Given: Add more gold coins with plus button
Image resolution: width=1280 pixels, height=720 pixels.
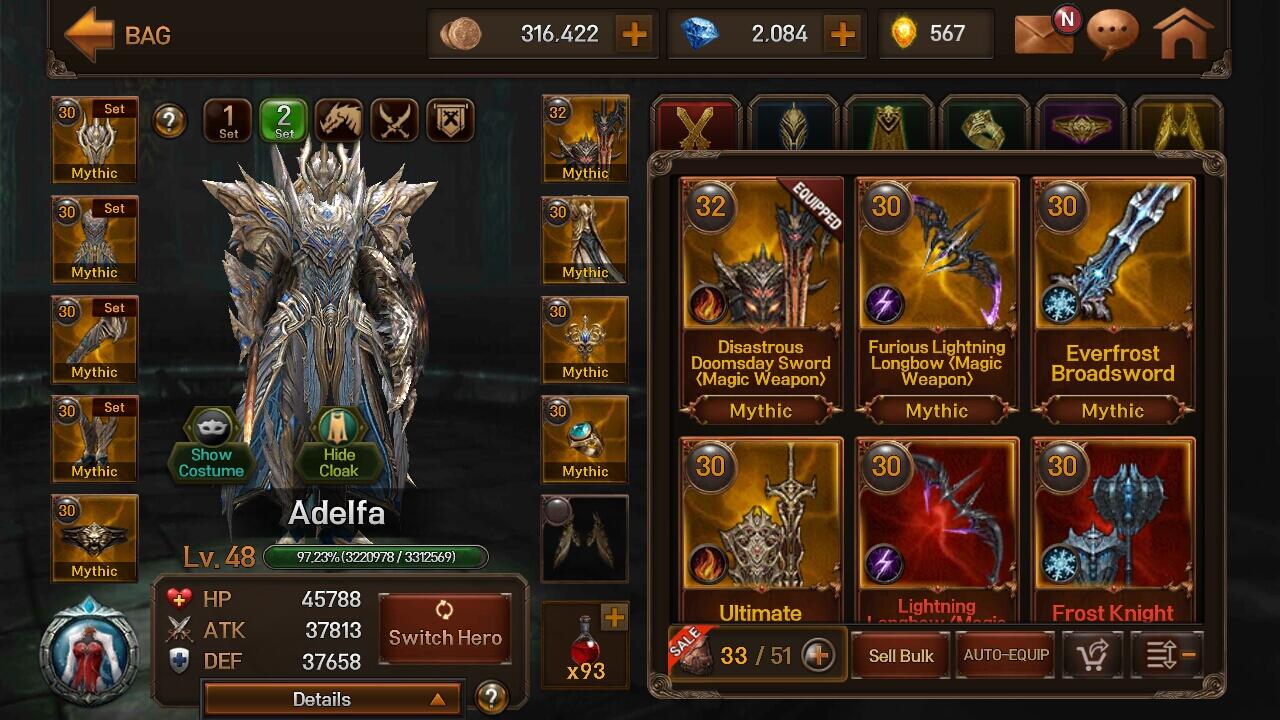Looking at the screenshot, I should pyautogui.click(x=634, y=34).
